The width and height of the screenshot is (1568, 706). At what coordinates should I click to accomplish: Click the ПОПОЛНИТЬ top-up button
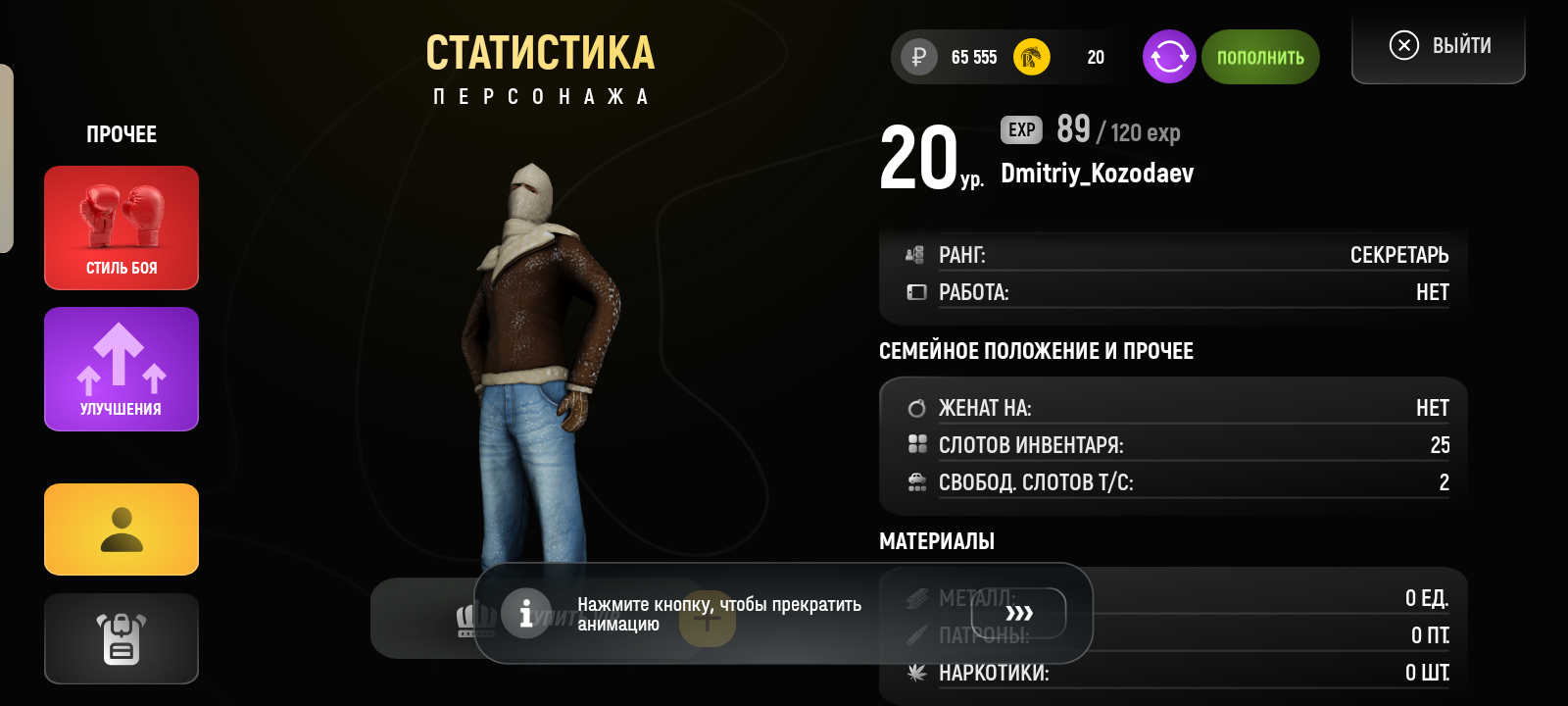click(x=1260, y=57)
